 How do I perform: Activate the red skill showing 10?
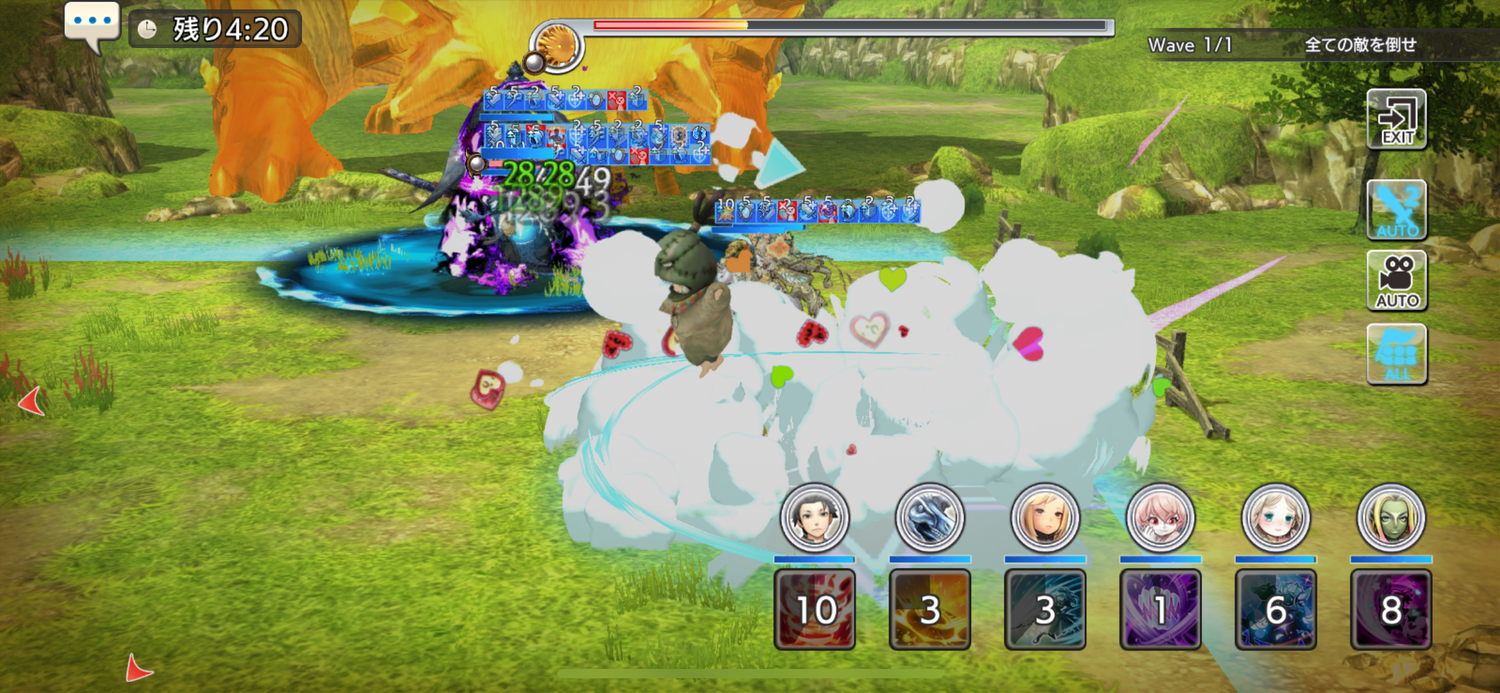pos(815,609)
